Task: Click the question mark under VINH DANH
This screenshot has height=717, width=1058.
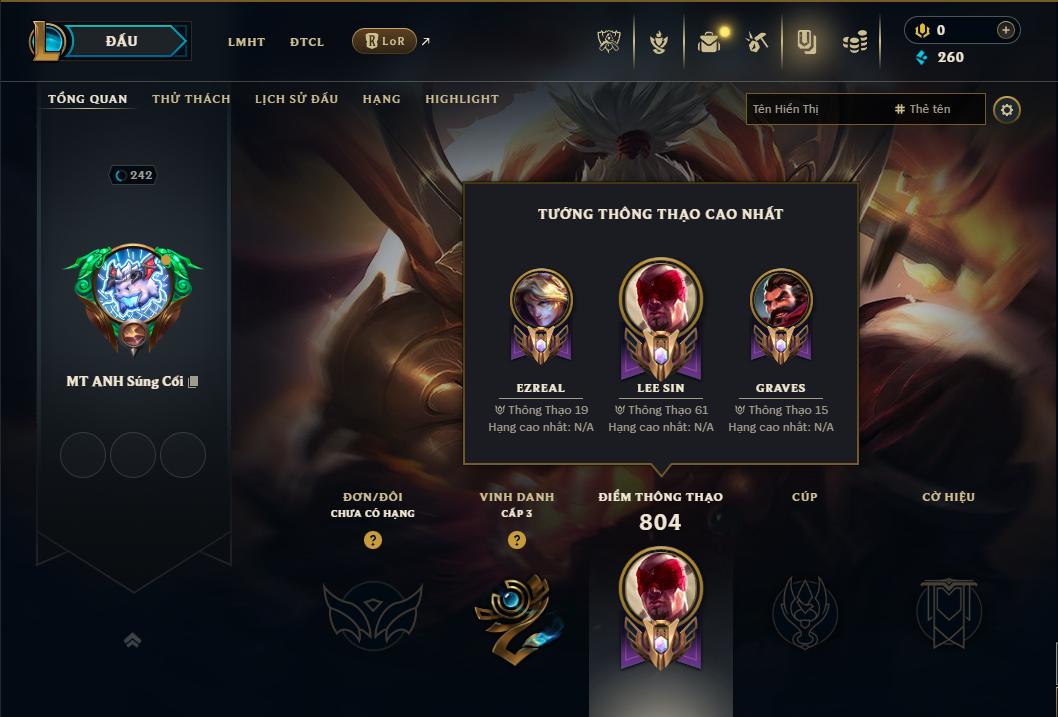Action: pos(517,540)
